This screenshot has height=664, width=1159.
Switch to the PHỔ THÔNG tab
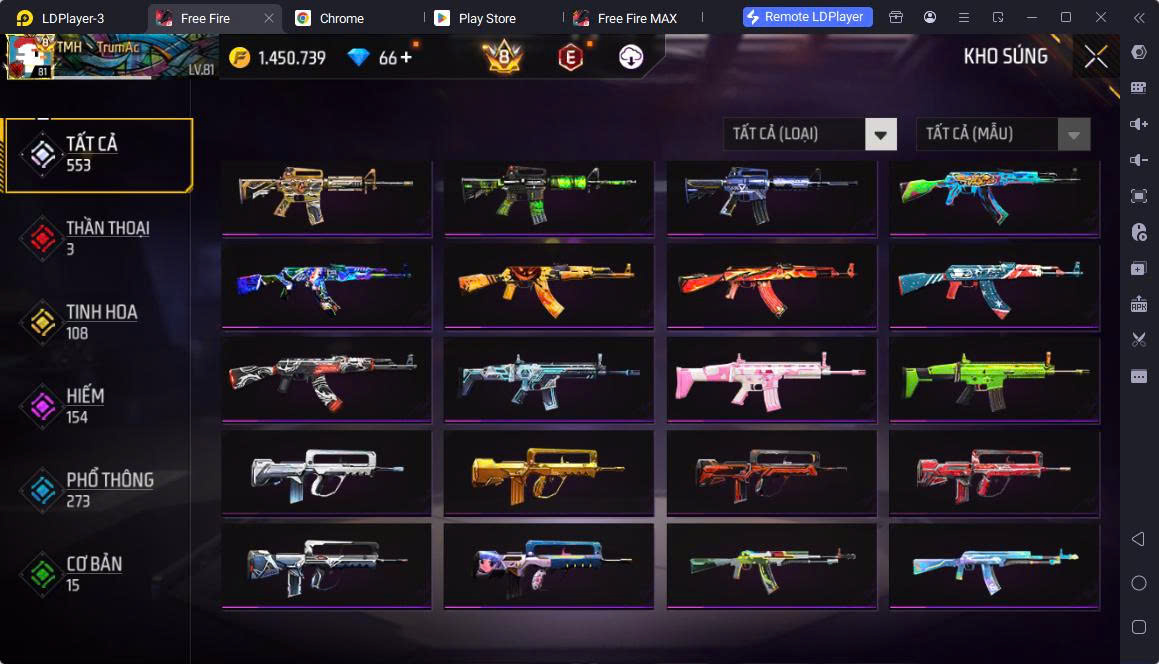98,490
